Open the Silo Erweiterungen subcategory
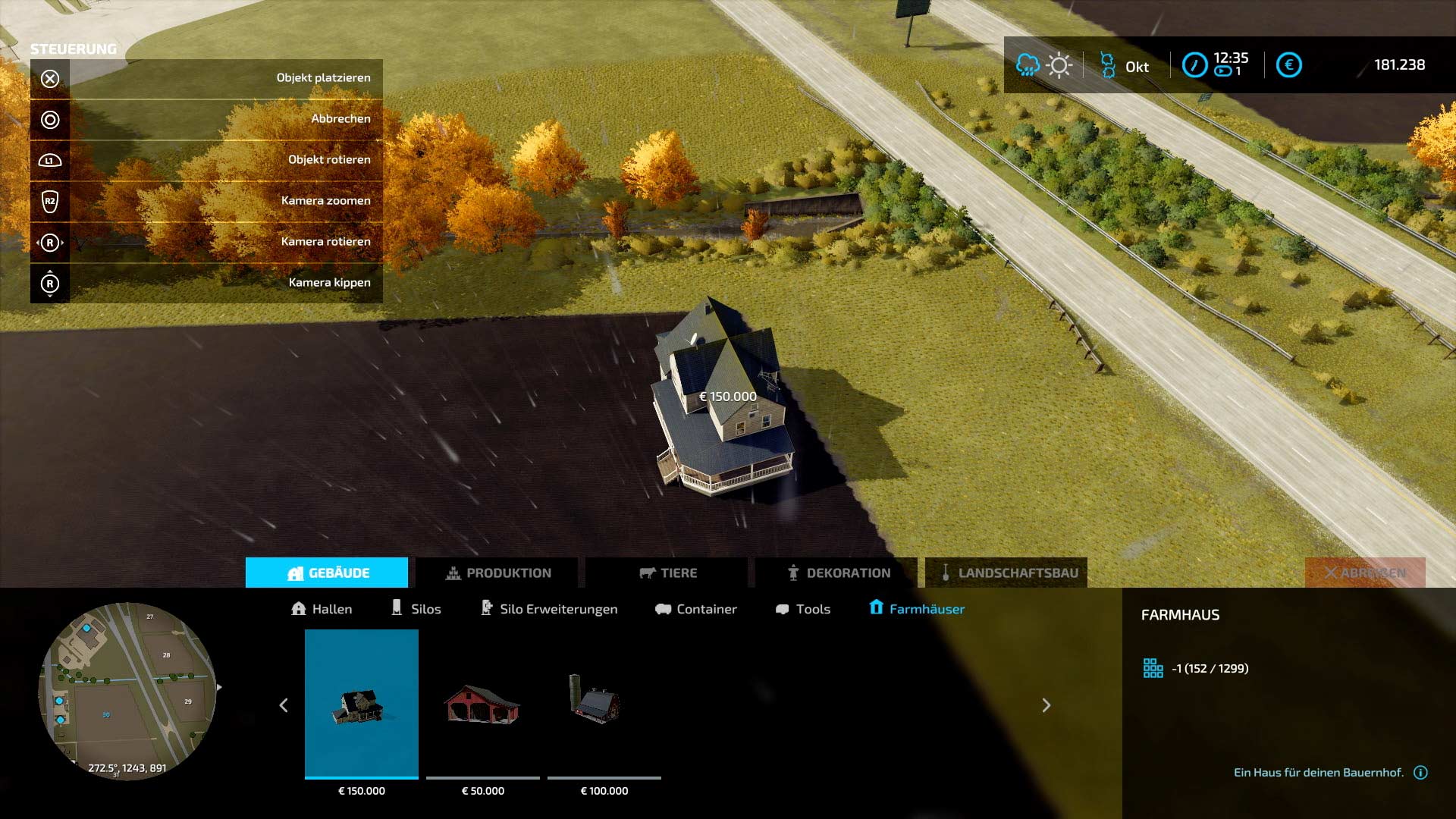This screenshot has height=819, width=1456. (549, 609)
